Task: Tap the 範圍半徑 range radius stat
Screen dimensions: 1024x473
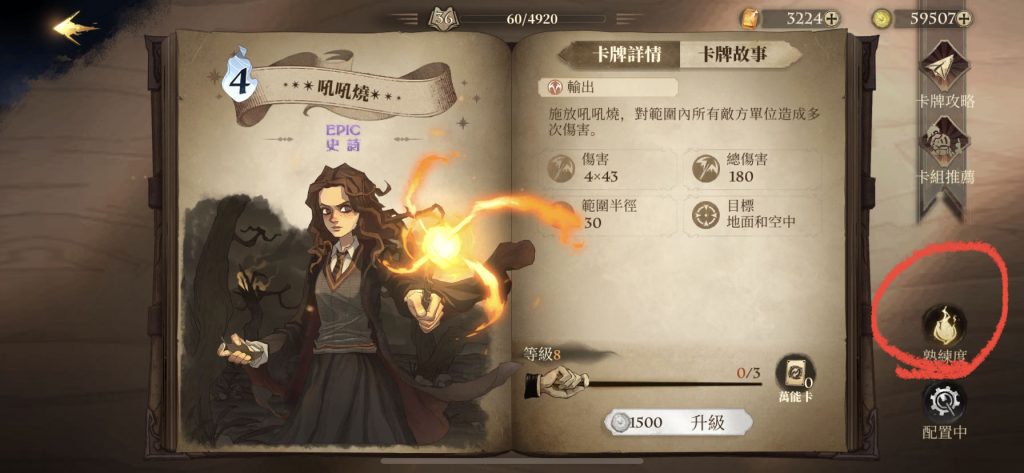Action: tap(608, 215)
